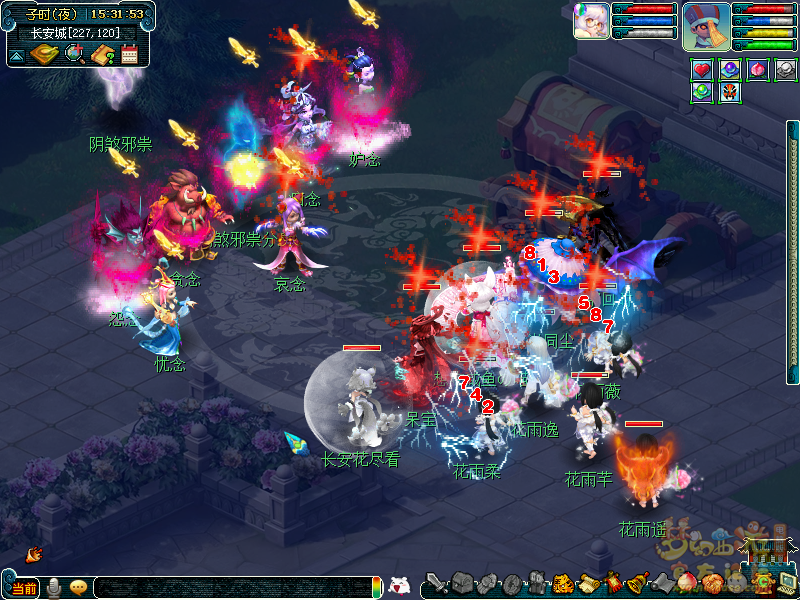Click the globe magnifier world map icon

click(74, 54)
